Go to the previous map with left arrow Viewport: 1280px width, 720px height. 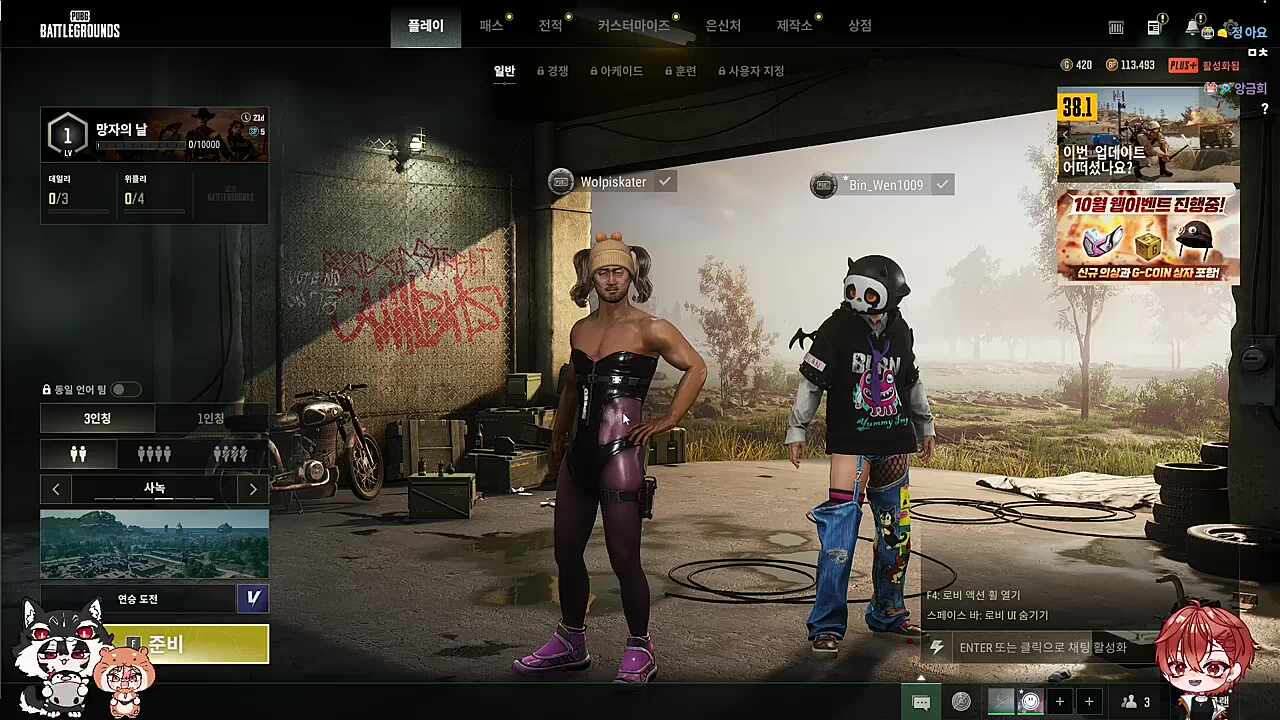[56, 489]
